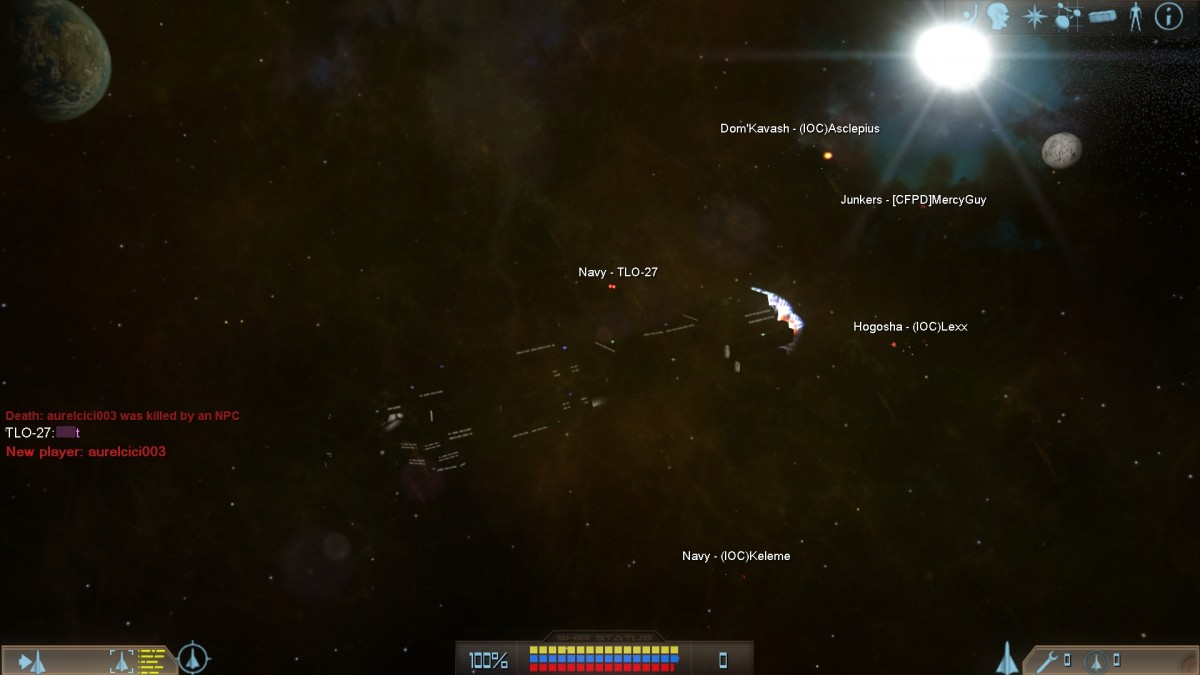Activate the bracketed ship target icon
This screenshot has width=1200, height=675.
tap(121, 660)
